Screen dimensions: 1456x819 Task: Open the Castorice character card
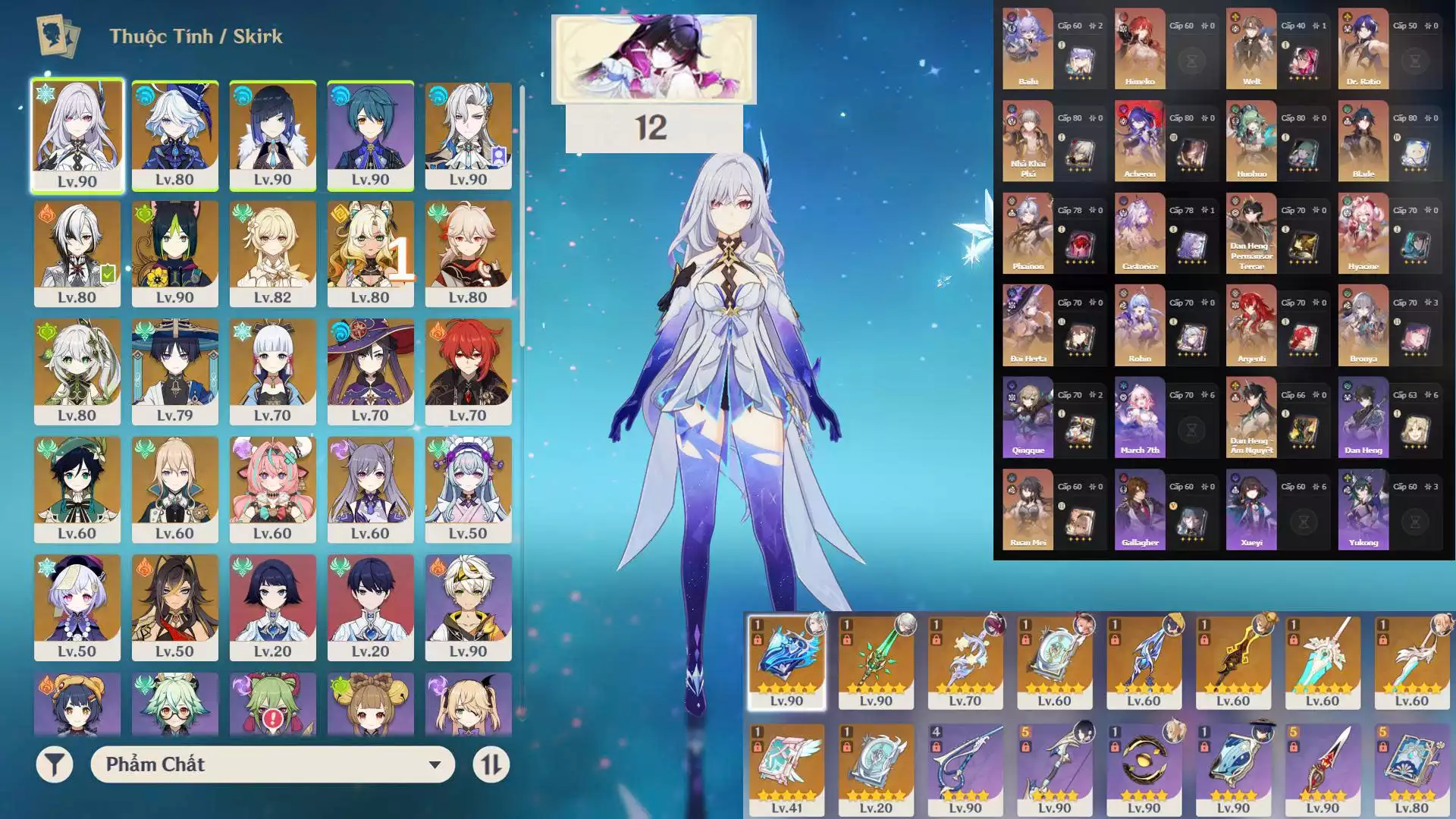(x=1140, y=233)
